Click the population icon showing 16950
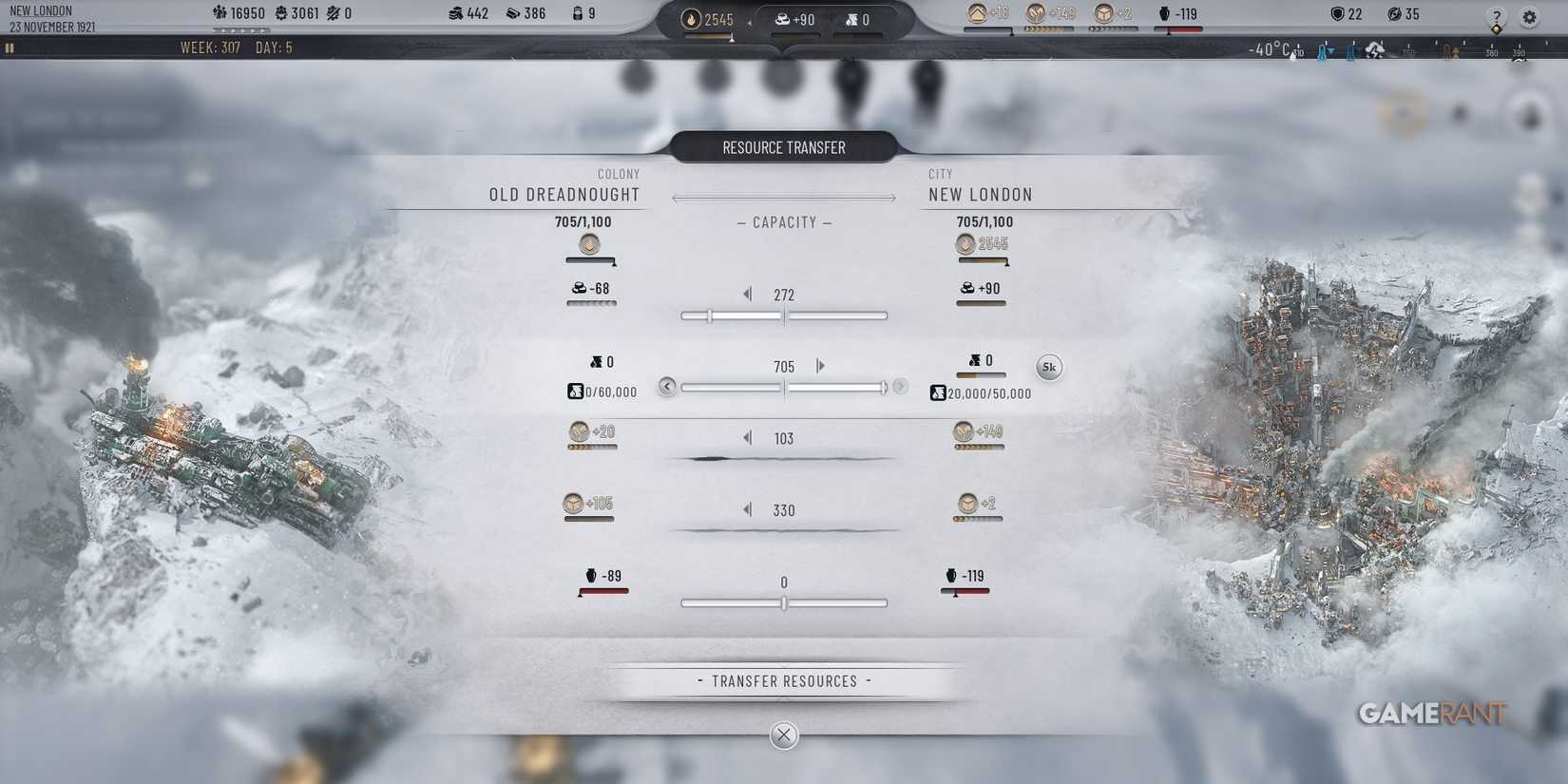This screenshot has width=1568, height=784. tap(219, 13)
